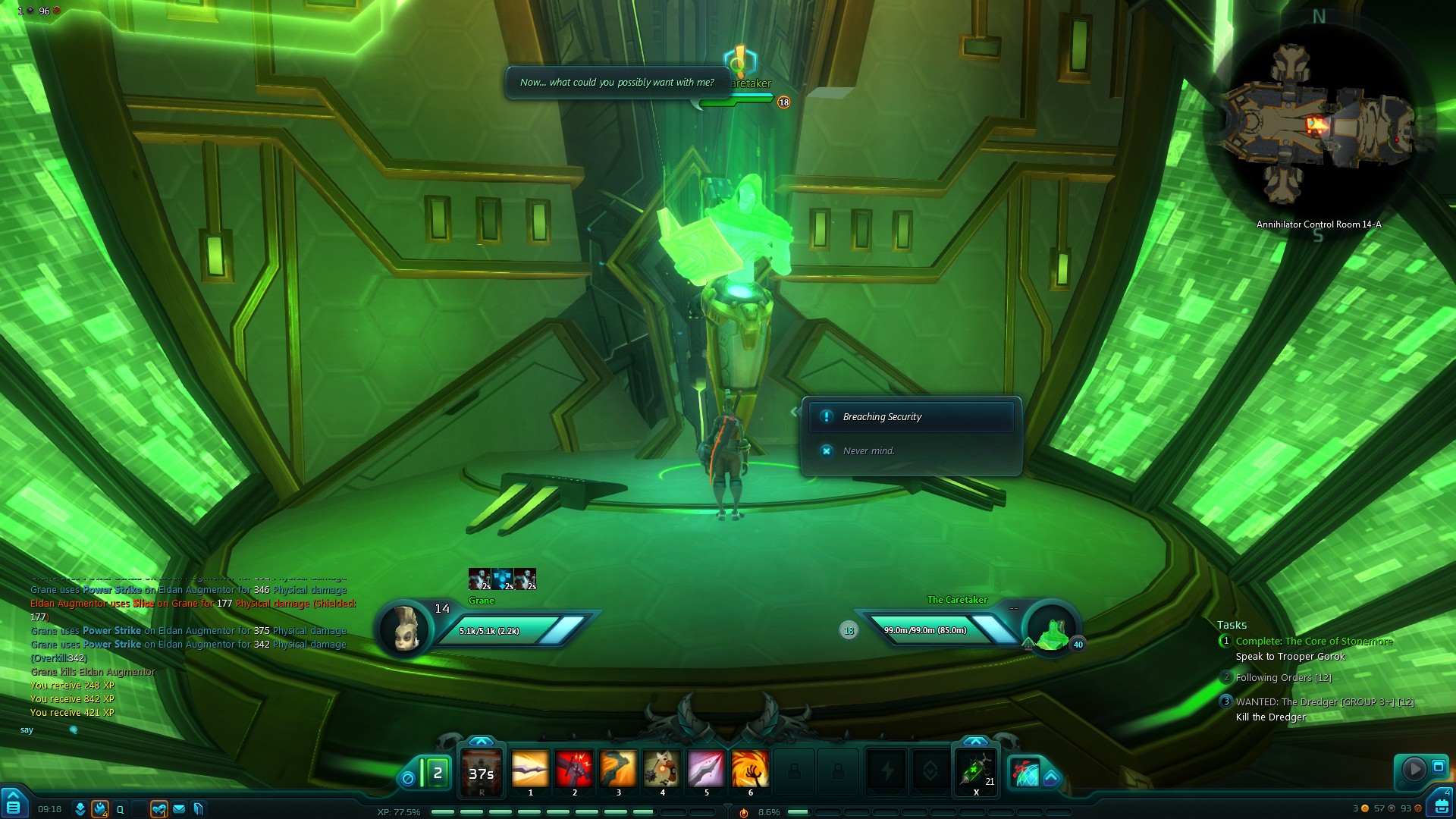The height and width of the screenshot is (819, 1456).
Task: Click The Caretaker target portrait
Action: point(1052,631)
